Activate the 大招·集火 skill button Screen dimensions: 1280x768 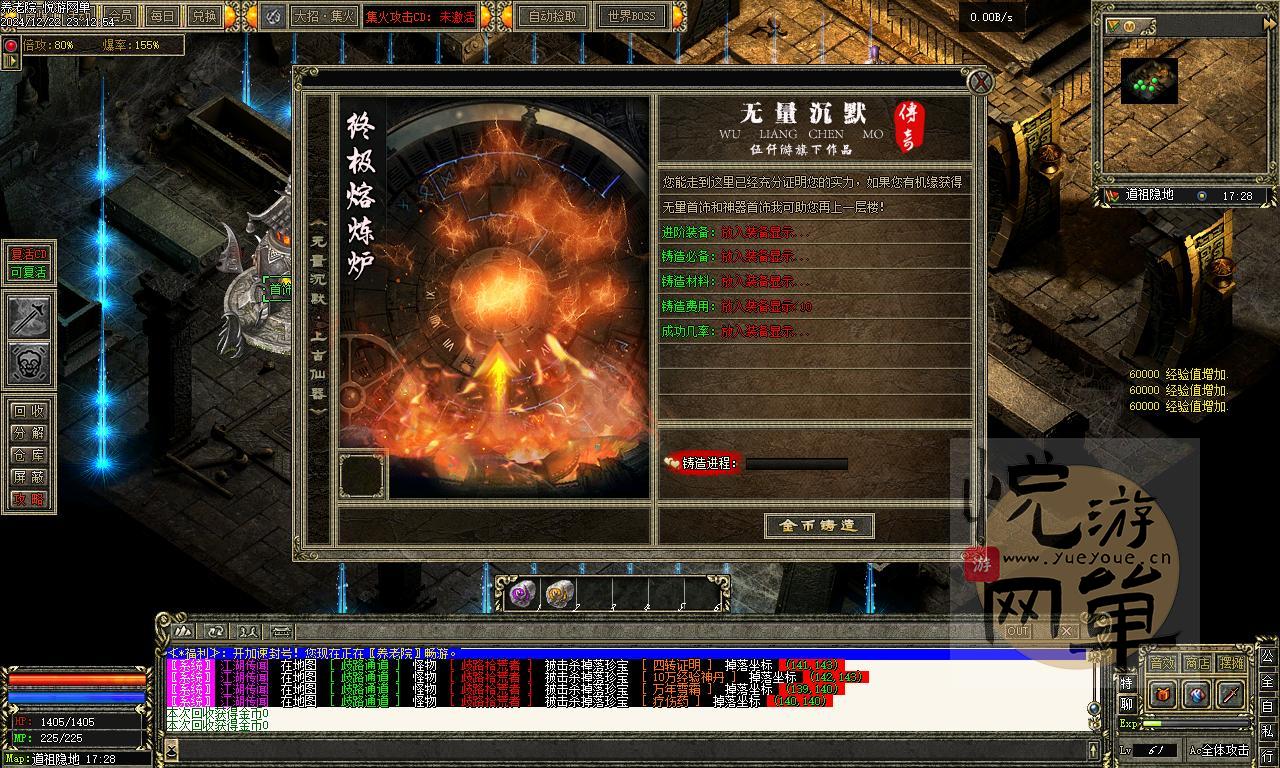[324, 16]
